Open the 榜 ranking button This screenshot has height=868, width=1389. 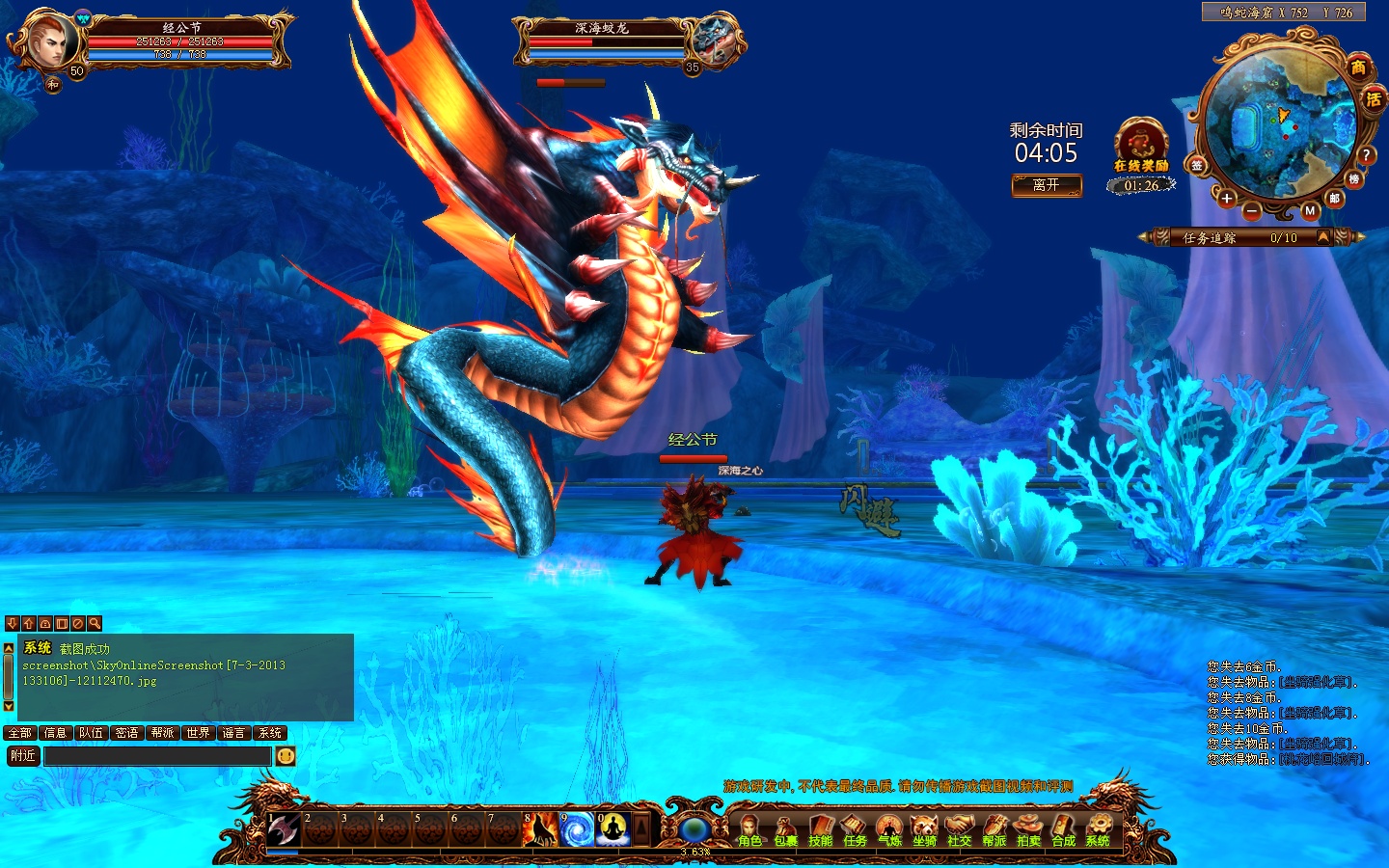tap(1354, 179)
